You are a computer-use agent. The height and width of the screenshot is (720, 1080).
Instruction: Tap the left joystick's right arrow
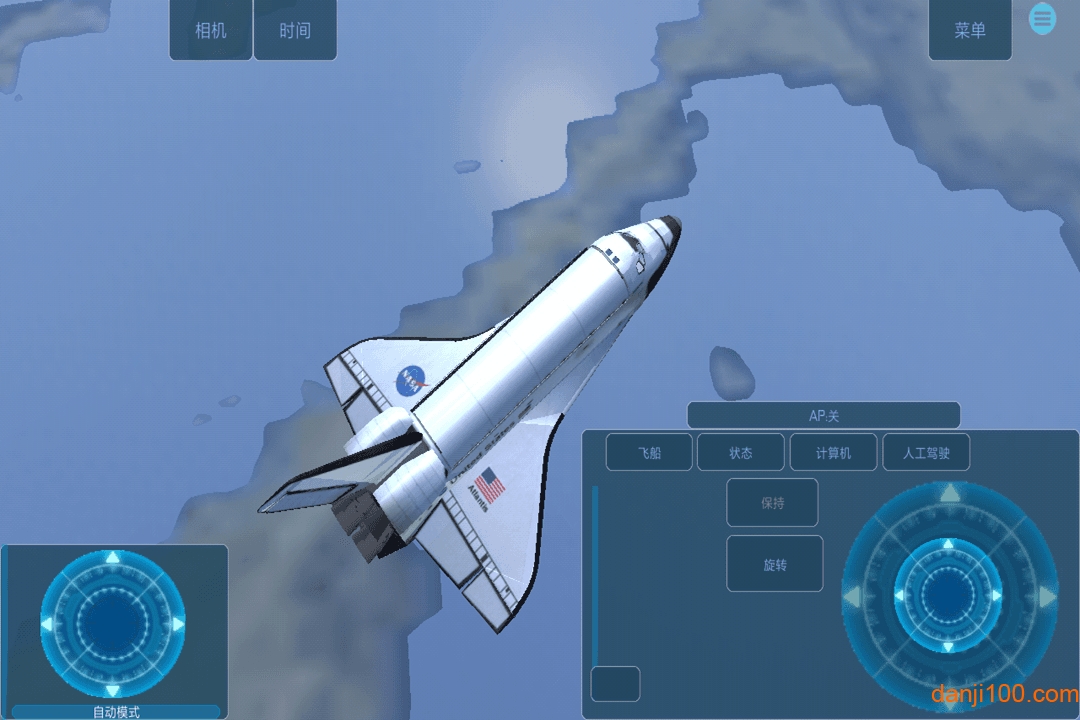[x=178, y=624]
